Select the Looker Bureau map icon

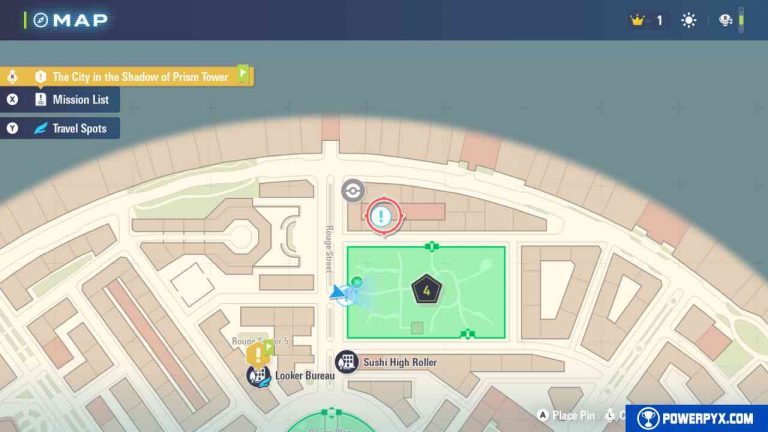click(x=258, y=376)
